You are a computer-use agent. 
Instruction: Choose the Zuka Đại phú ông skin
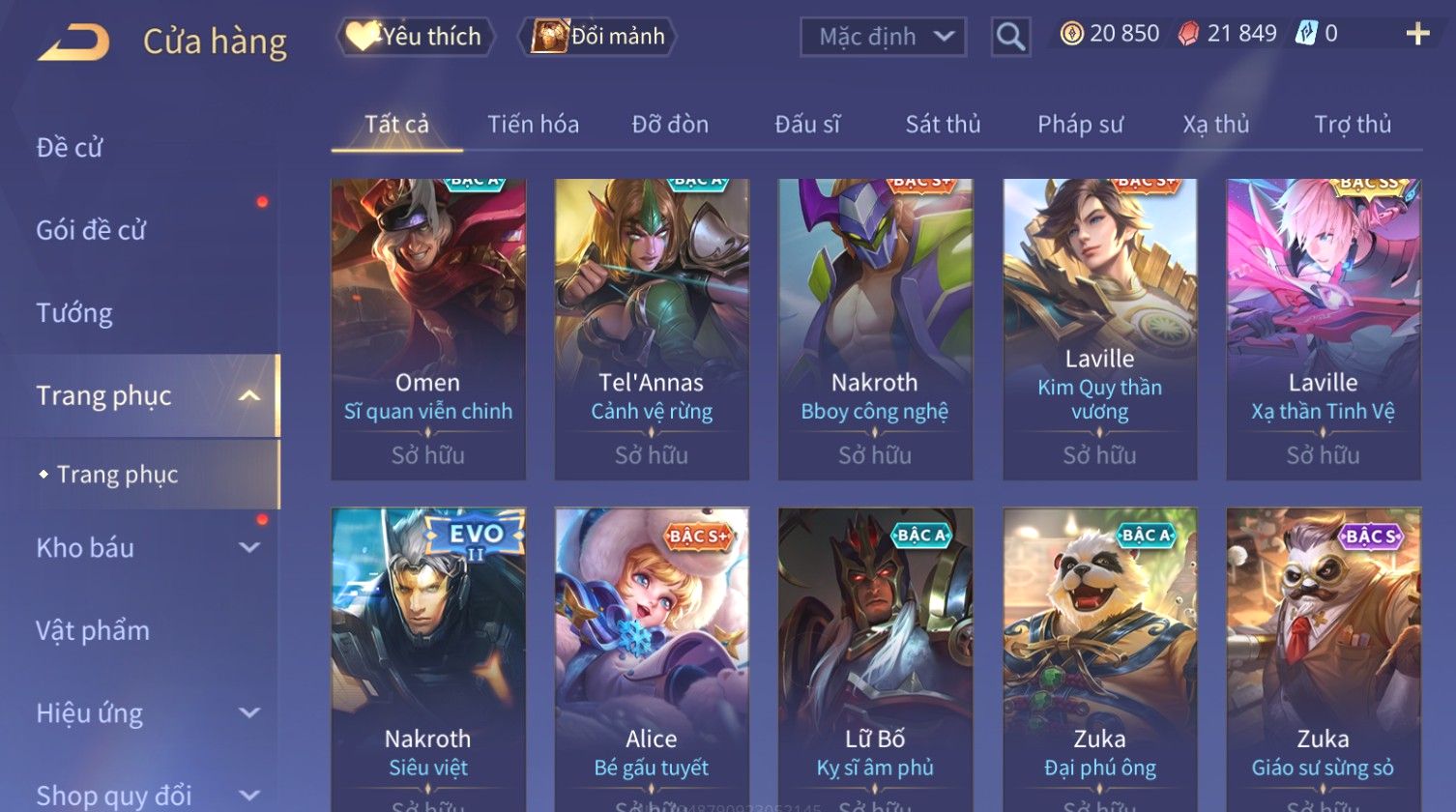(1099, 657)
